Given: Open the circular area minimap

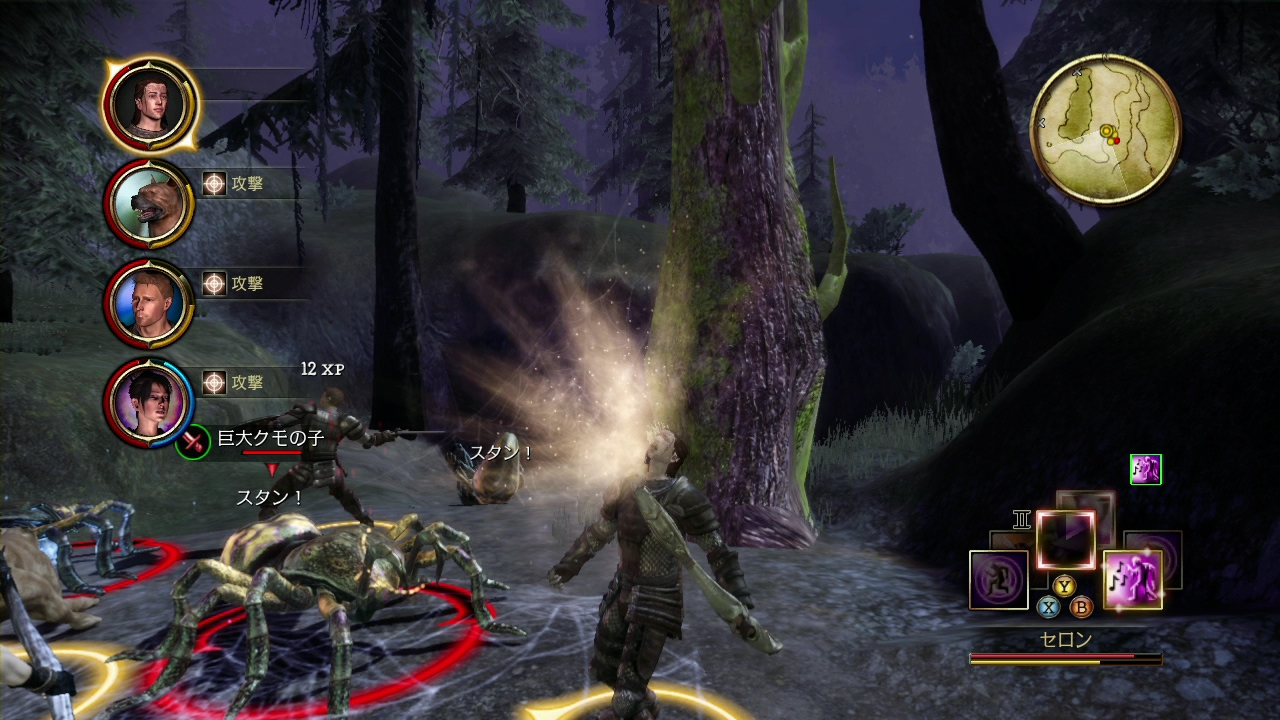Looking at the screenshot, I should (x=1105, y=129).
